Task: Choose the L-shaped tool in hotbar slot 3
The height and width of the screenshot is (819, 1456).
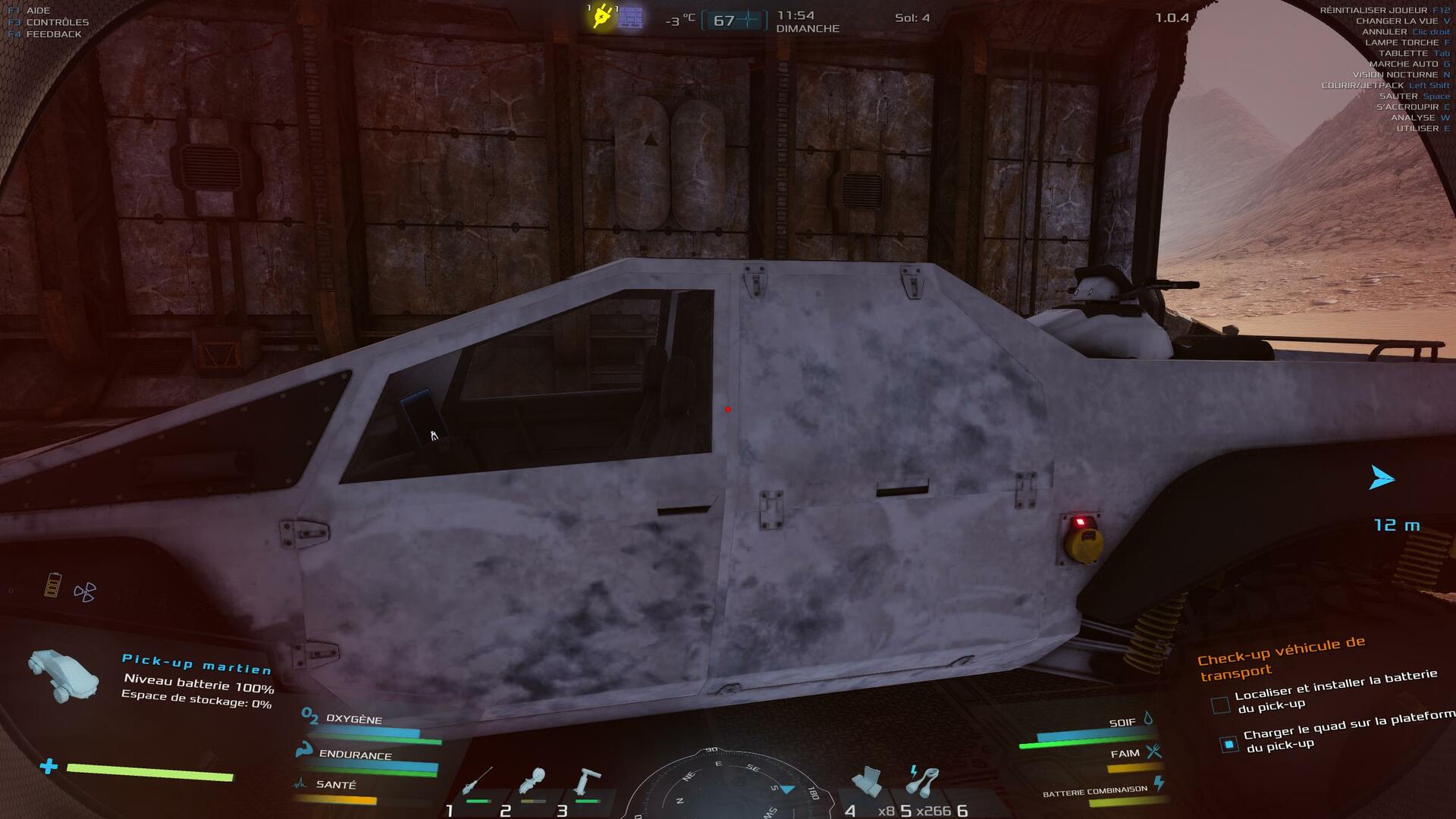Action: [x=587, y=782]
